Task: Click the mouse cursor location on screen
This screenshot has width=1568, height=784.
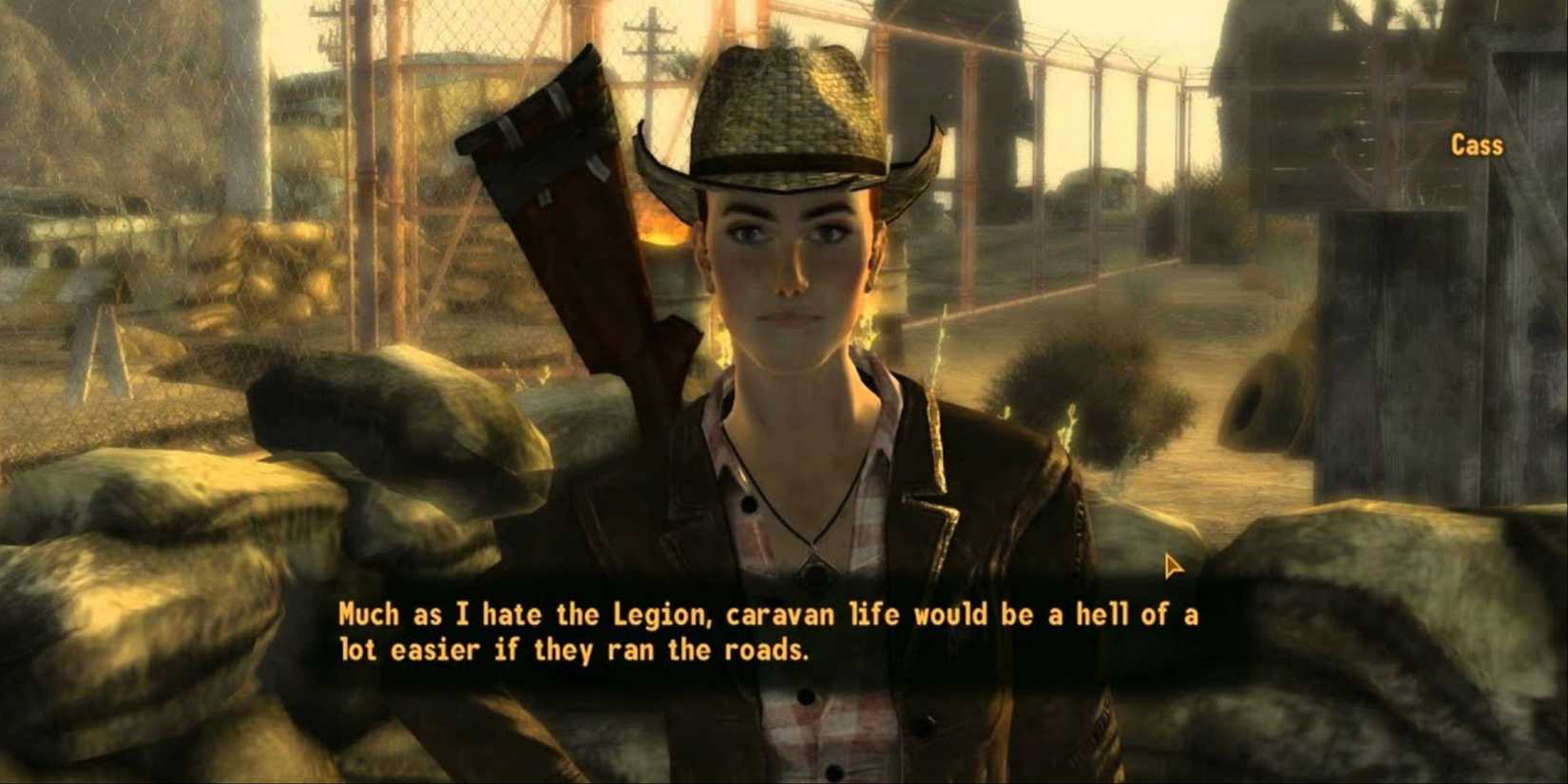Action: tap(1174, 566)
